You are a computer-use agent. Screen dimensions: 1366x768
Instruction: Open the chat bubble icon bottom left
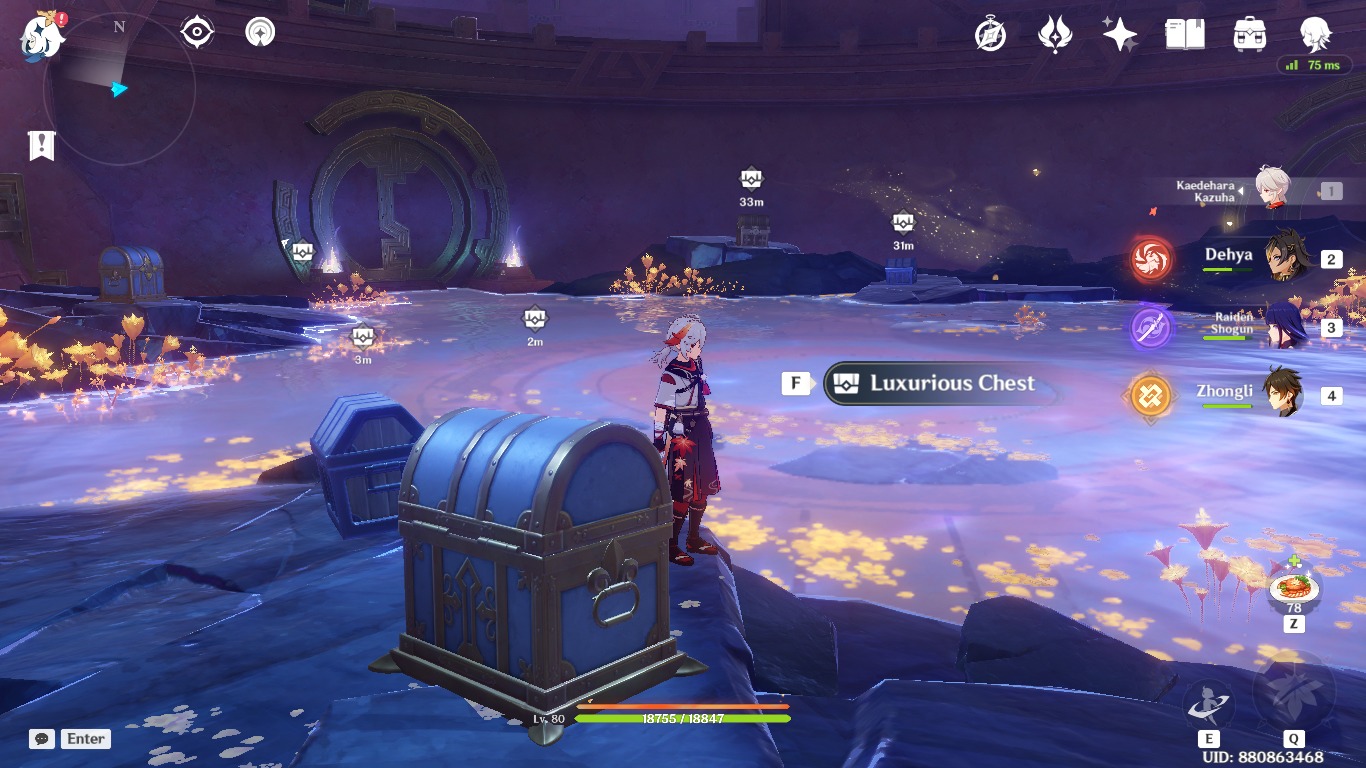40,739
